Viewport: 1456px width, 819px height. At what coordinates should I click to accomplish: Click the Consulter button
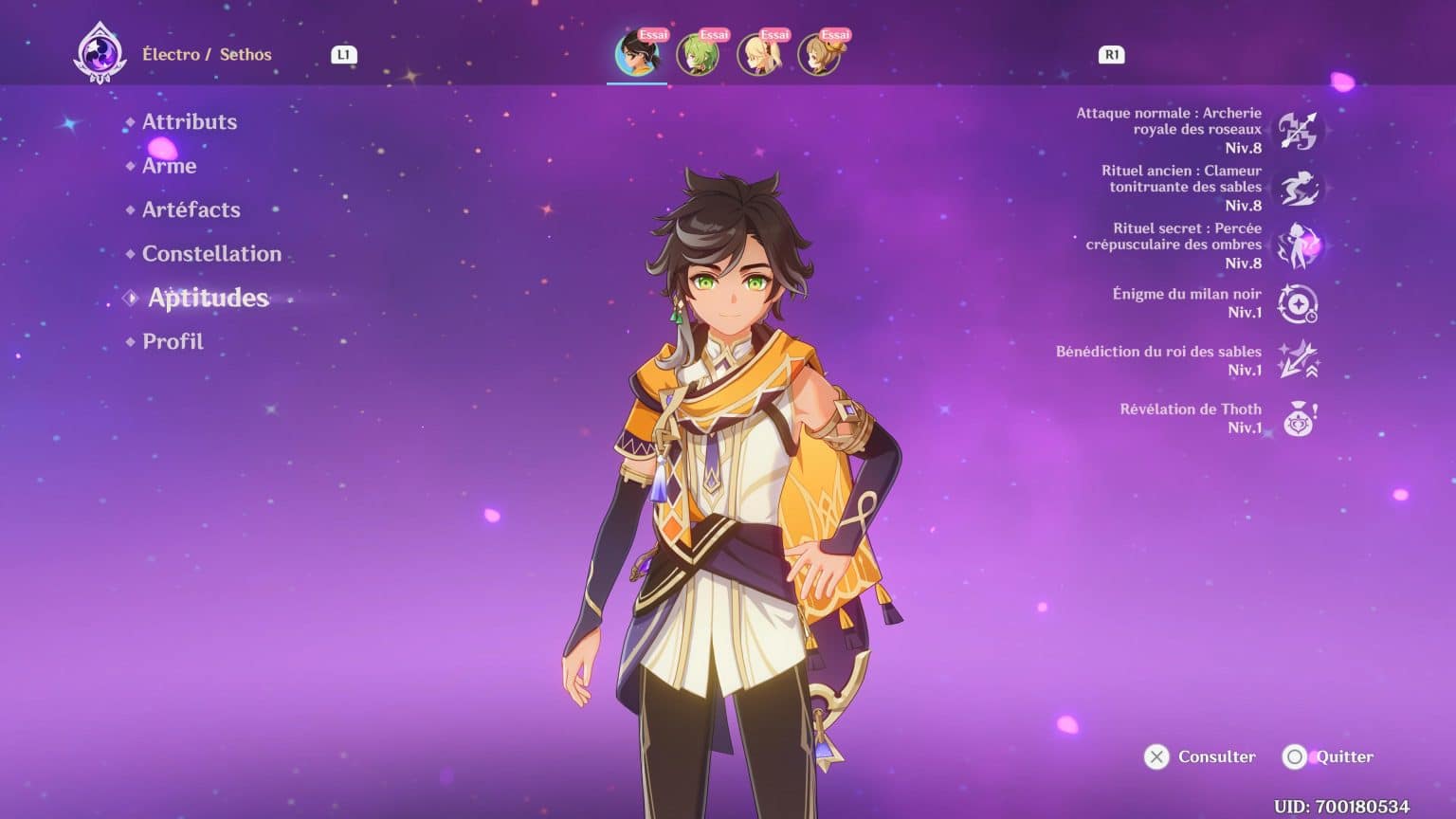click(1216, 756)
